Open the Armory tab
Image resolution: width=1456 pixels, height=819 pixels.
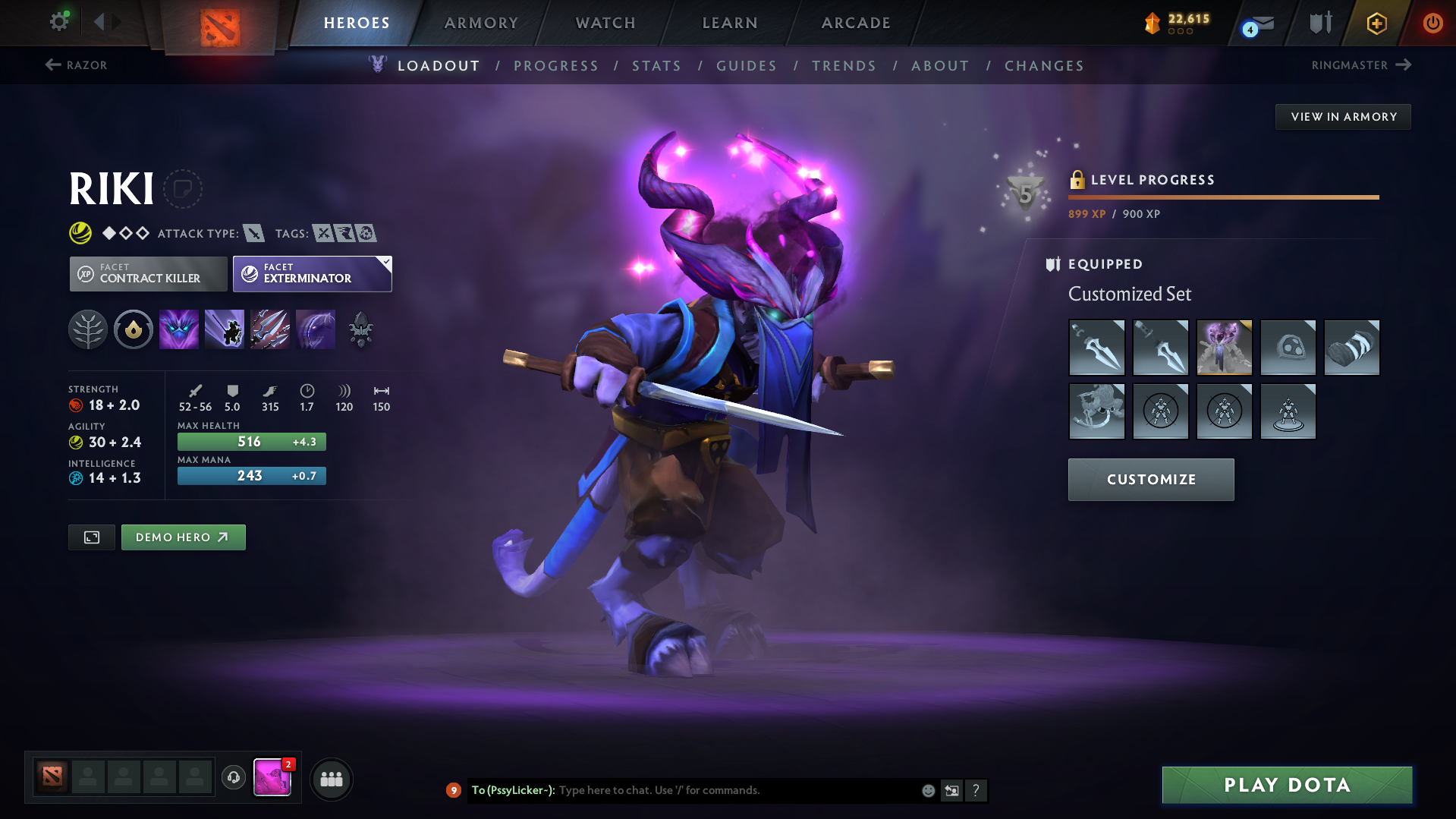pos(481,23)
